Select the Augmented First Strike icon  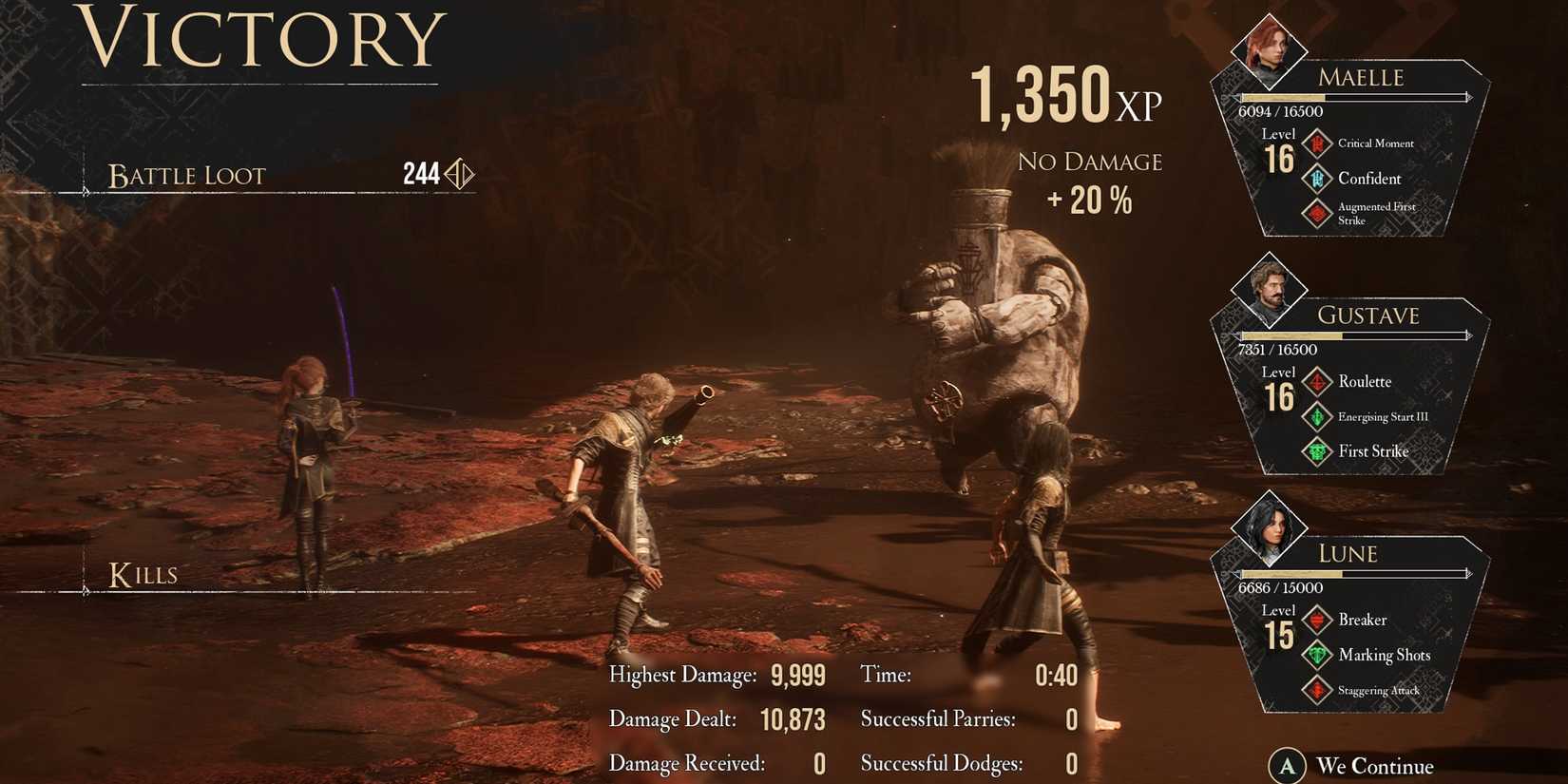pyautogui.click(x=1317, y=213)
